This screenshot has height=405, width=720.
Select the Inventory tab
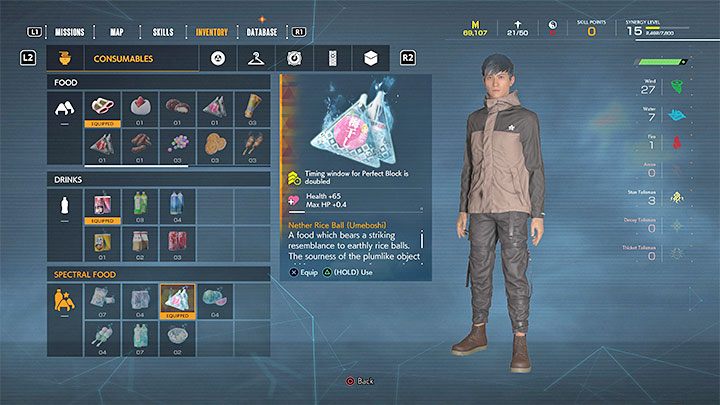(x=210, y=31)
